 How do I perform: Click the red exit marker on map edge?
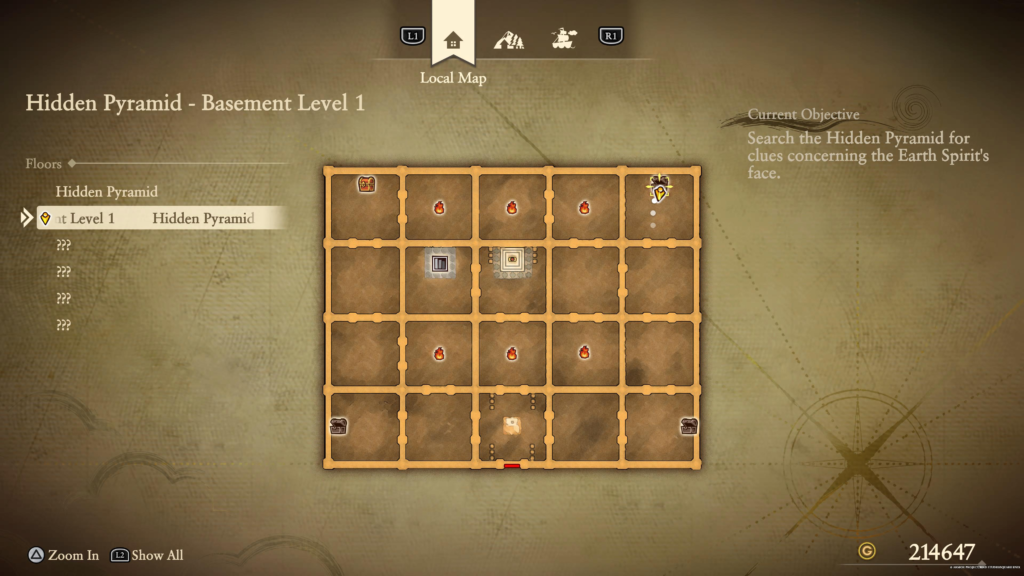click(512, 465)
